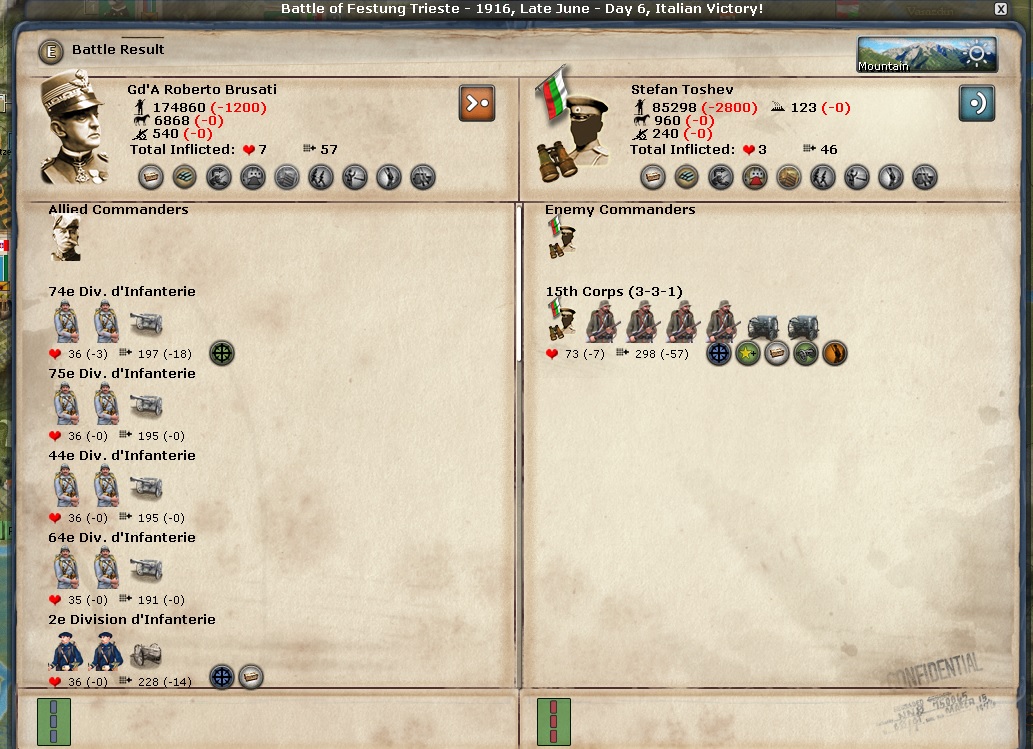
Task: Click the green three-segment indicator at bottom left
Action: [53, 722]
